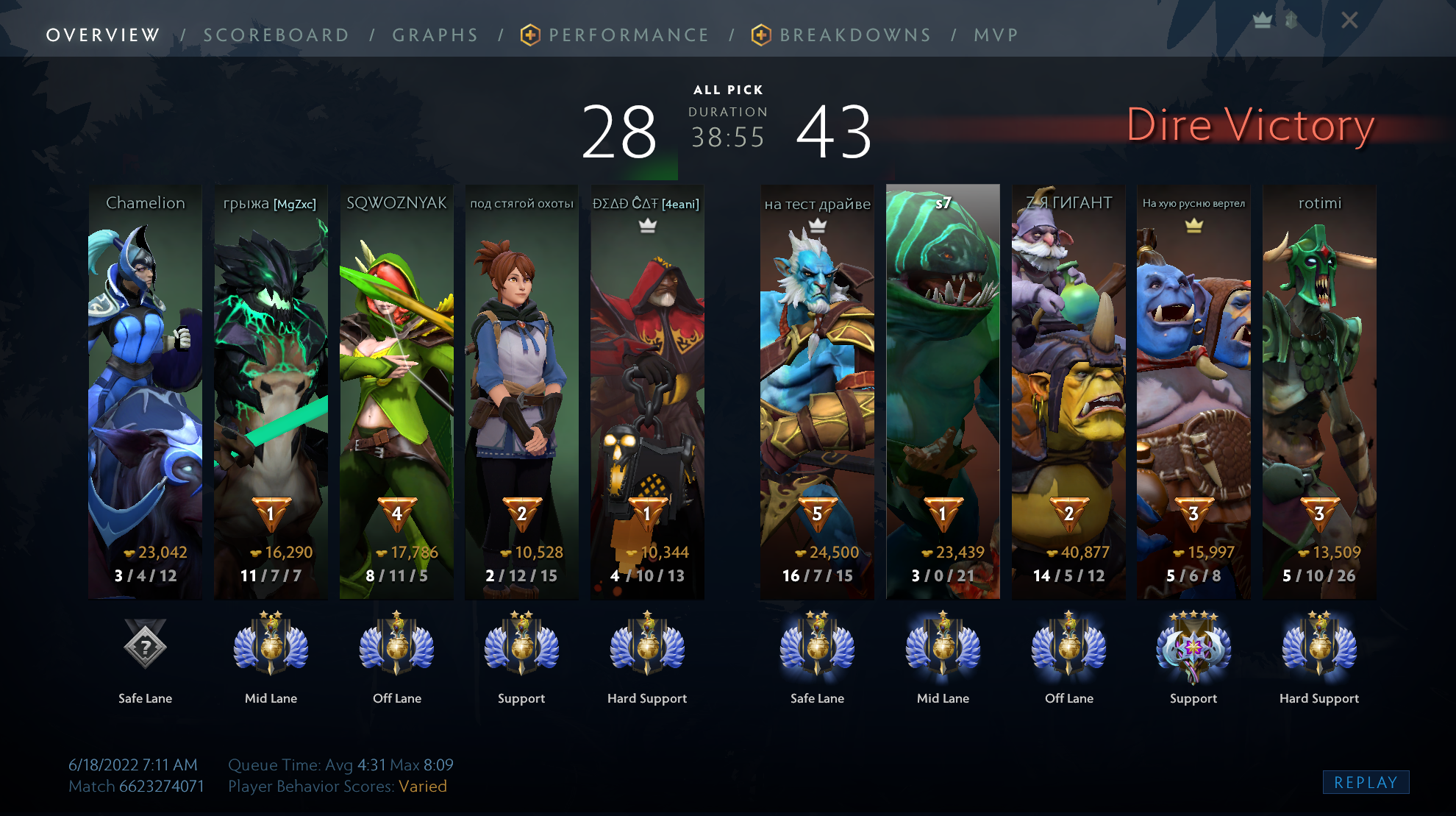1456x816 pixels.
Task: Show the Performance tab
Action: coord(629,35)
